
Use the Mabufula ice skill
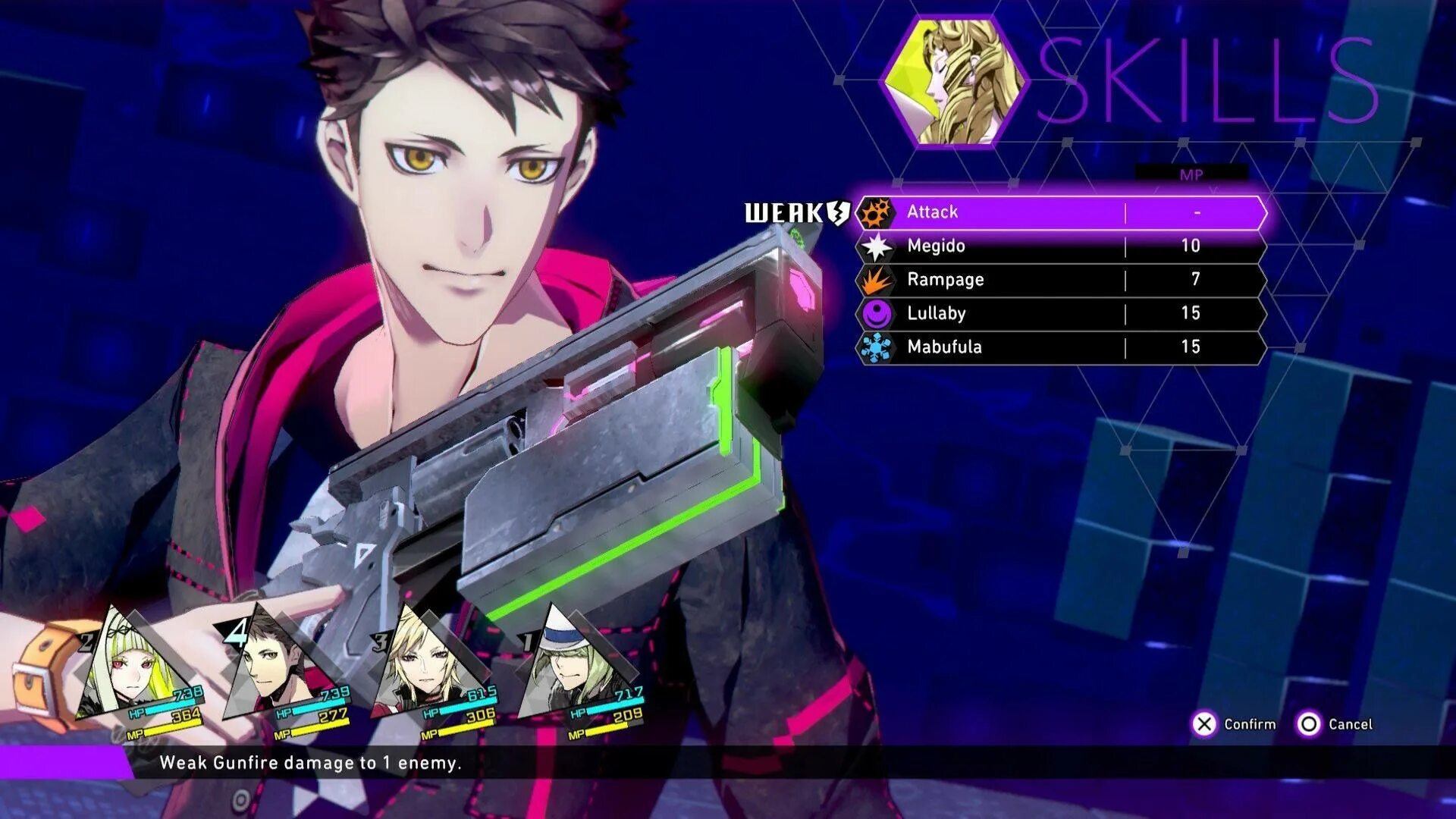point(1062,347)
